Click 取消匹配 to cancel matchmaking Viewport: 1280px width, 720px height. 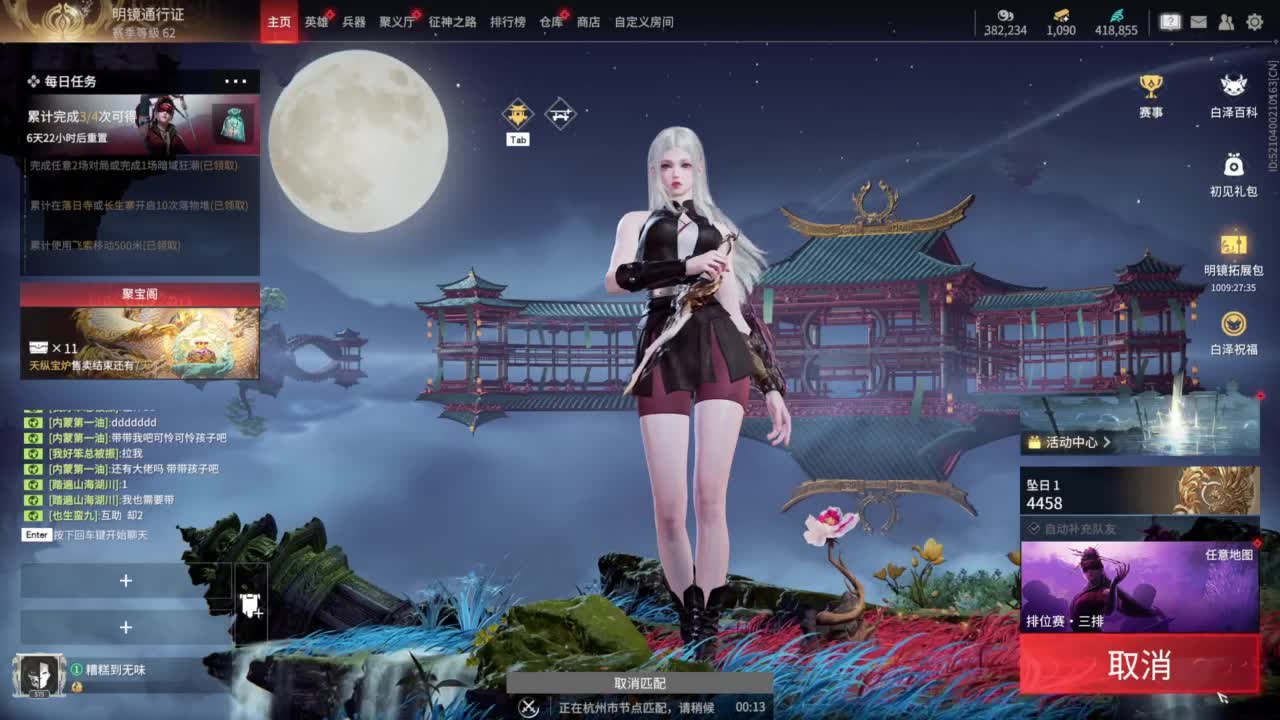641,684
